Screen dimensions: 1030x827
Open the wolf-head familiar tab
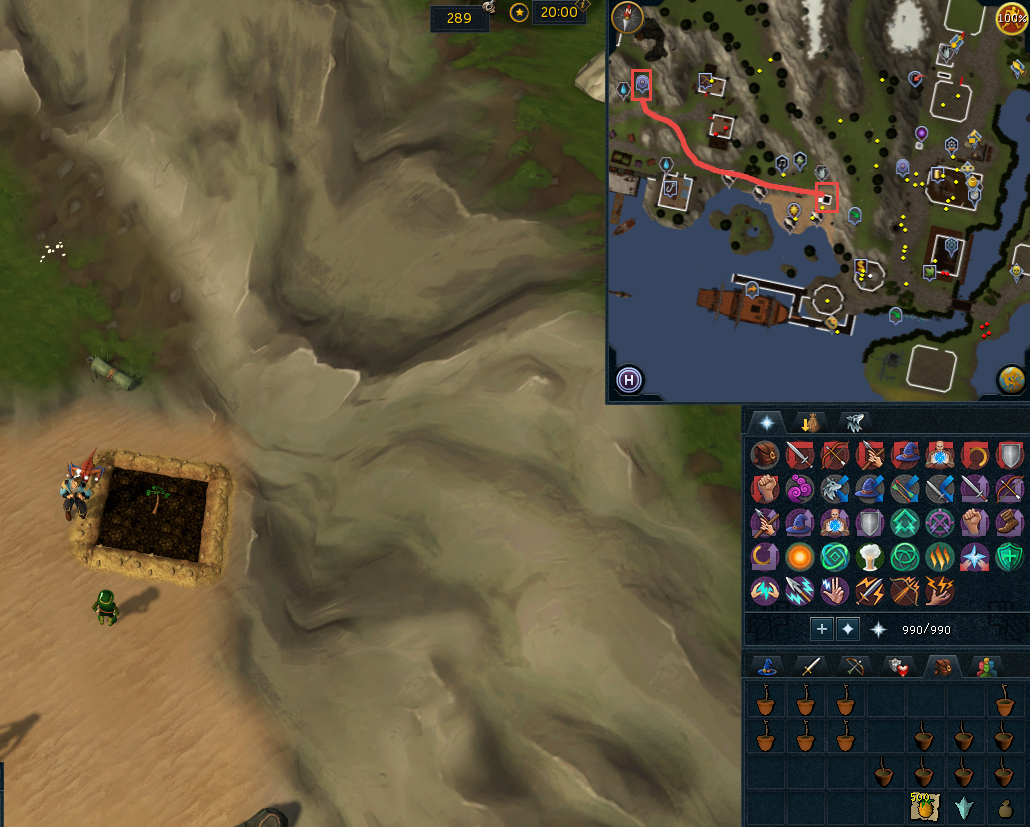click(x=856, y=422)
